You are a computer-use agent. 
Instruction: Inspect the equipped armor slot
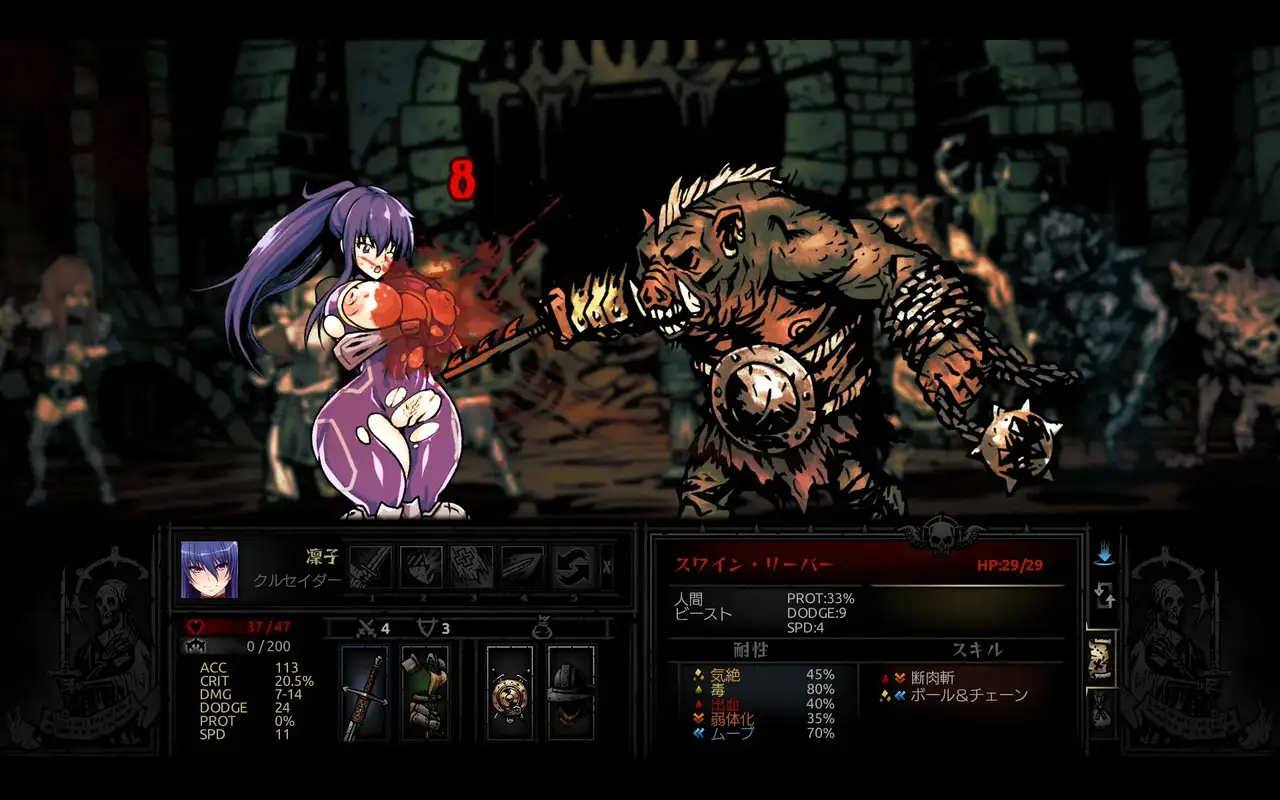tap(425, 693)
